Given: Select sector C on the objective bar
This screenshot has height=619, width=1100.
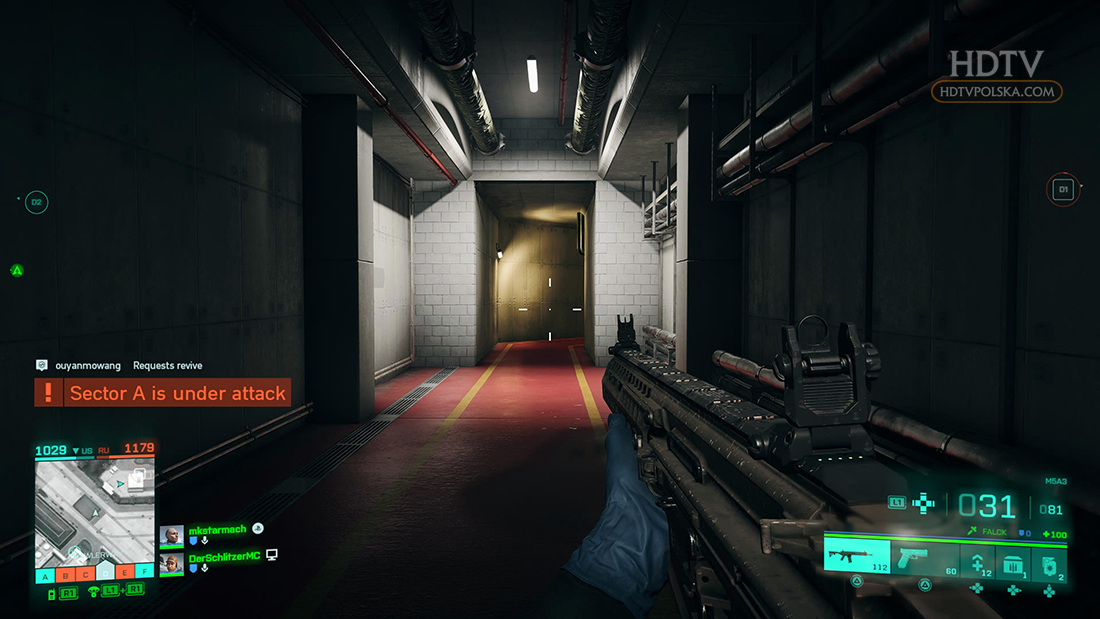Looking at the screenshot, I should pos(85,575).
